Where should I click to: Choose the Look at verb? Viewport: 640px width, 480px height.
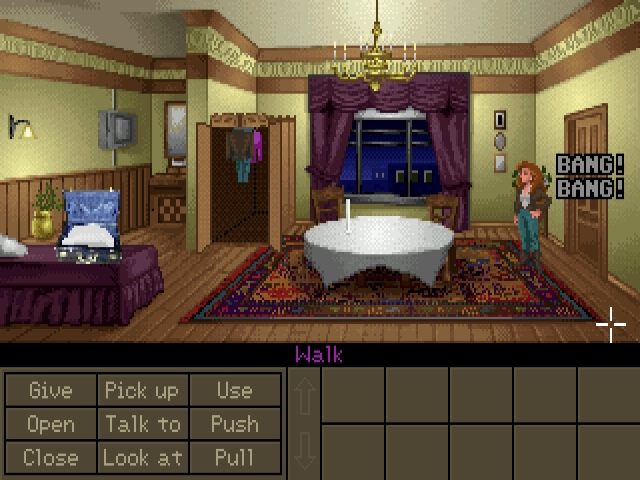tap(142, 458)
